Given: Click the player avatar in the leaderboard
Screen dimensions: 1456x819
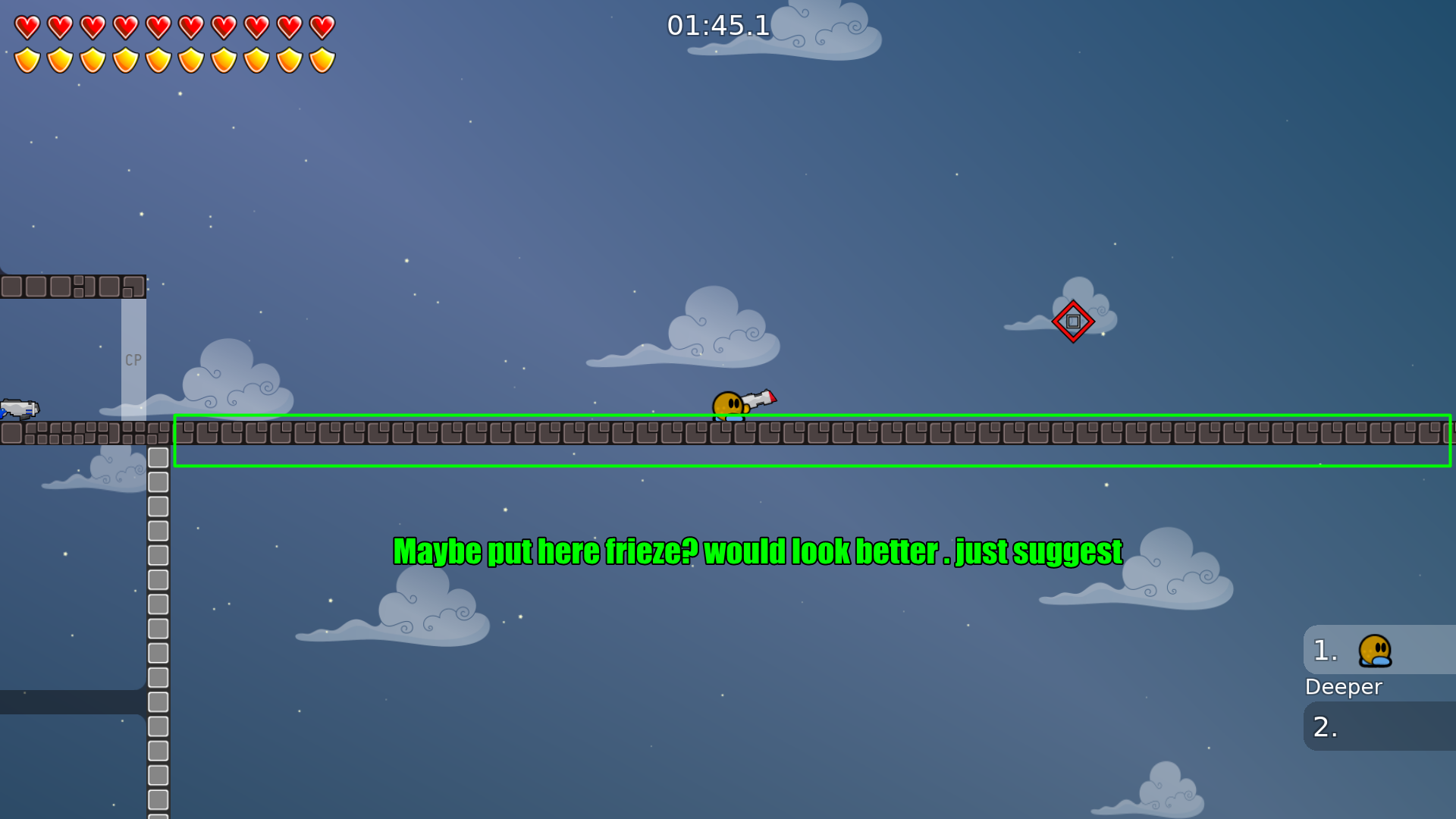Looking at the screenshot, I should pyautogui.click(x=1374, y=650).
